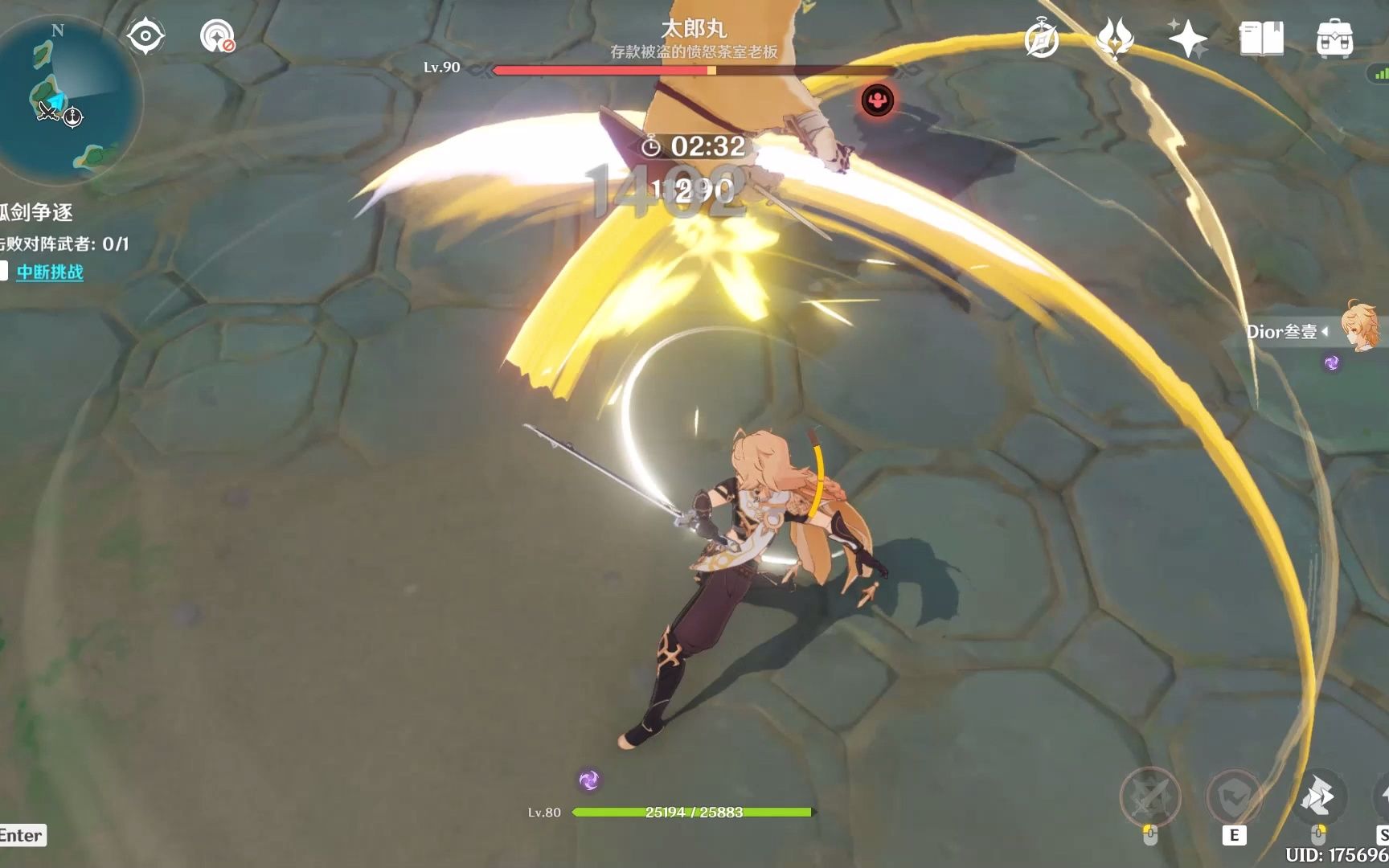Open the chat box Enter button
This screenshot has height=868, width=1389.
(22, 835)
